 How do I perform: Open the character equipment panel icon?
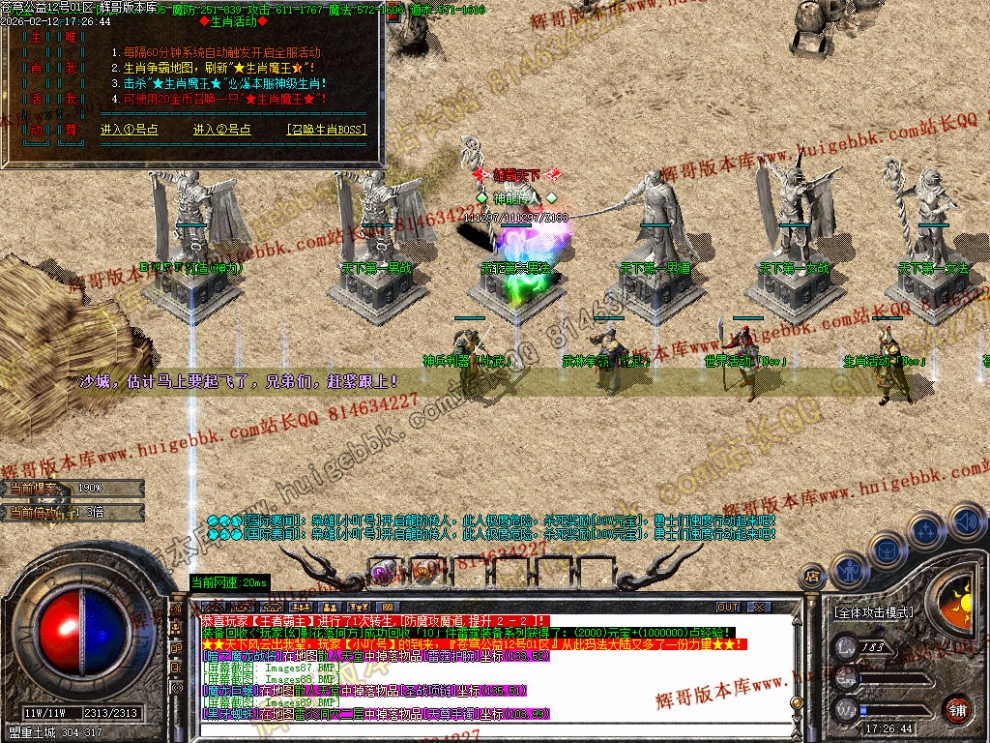click(848, 568)
